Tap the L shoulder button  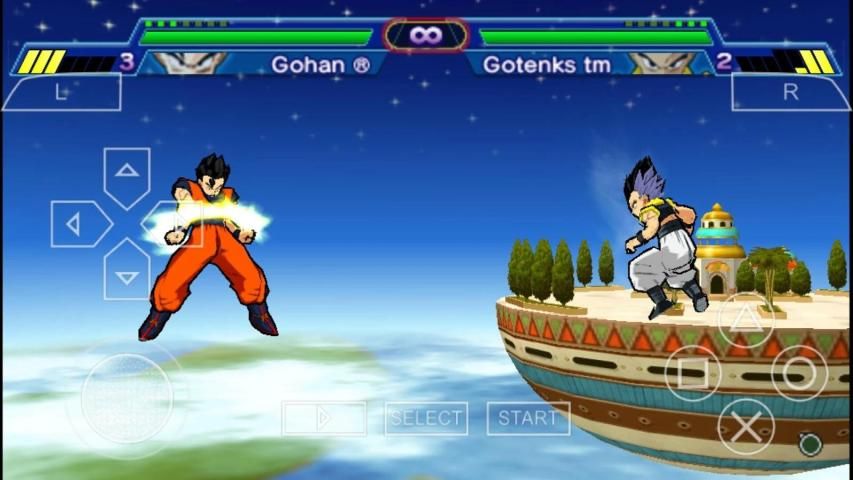click(61, 94)
